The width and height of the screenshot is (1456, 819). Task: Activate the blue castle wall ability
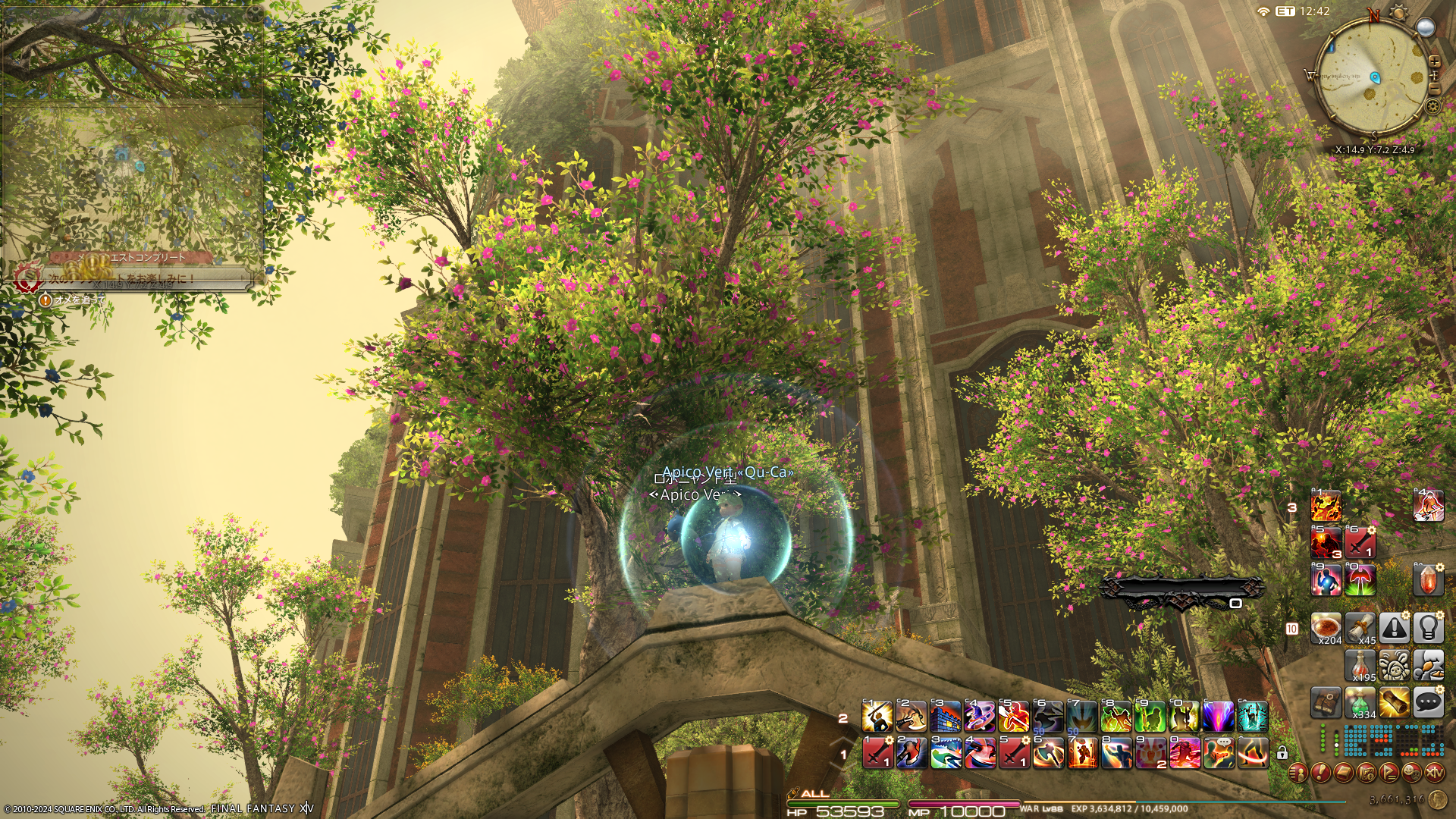click(946, 717)
